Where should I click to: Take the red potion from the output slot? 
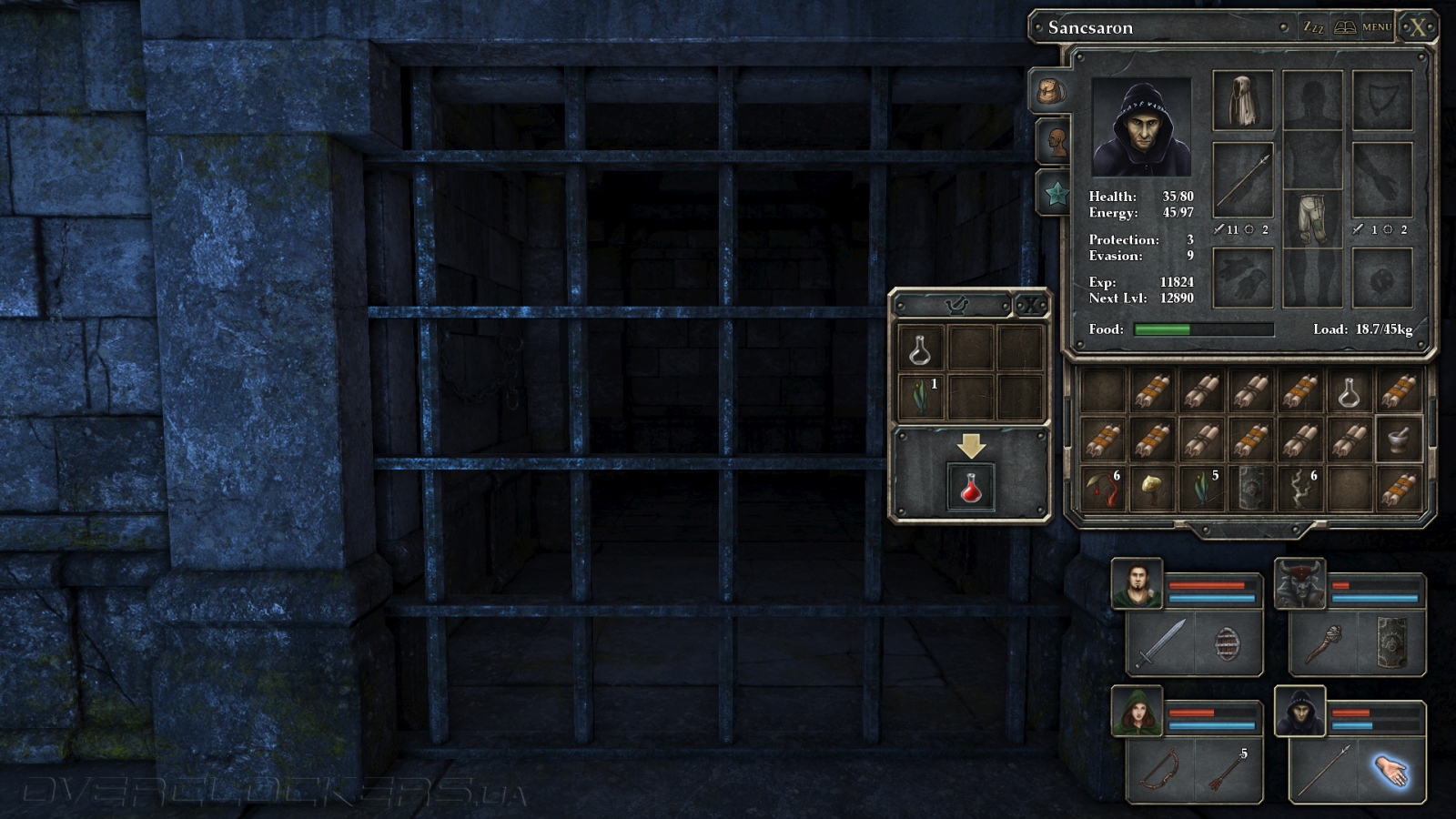(971, 487)
